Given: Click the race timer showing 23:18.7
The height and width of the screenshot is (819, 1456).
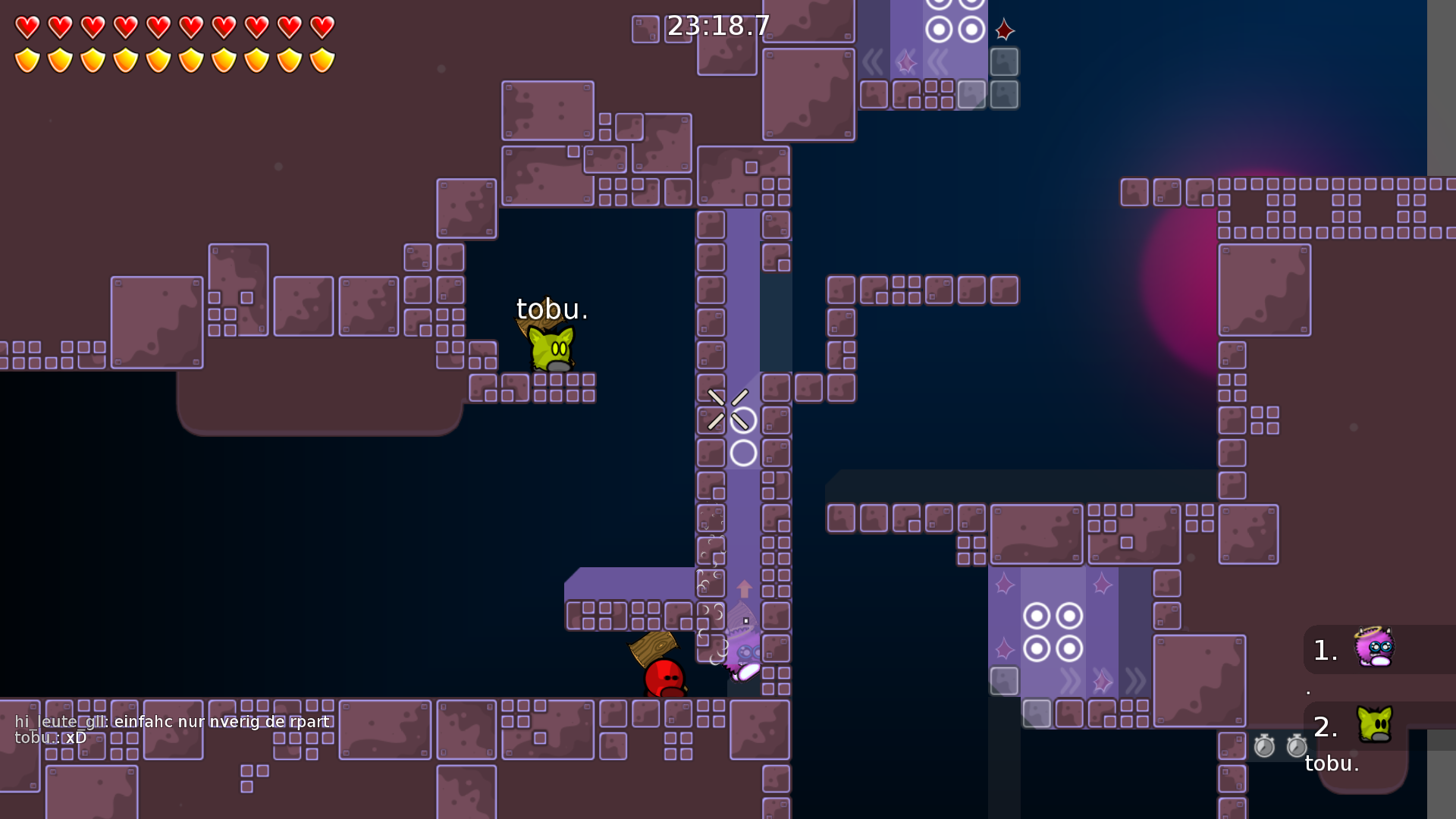Looking at the screenshot, I should pos(717,25).
